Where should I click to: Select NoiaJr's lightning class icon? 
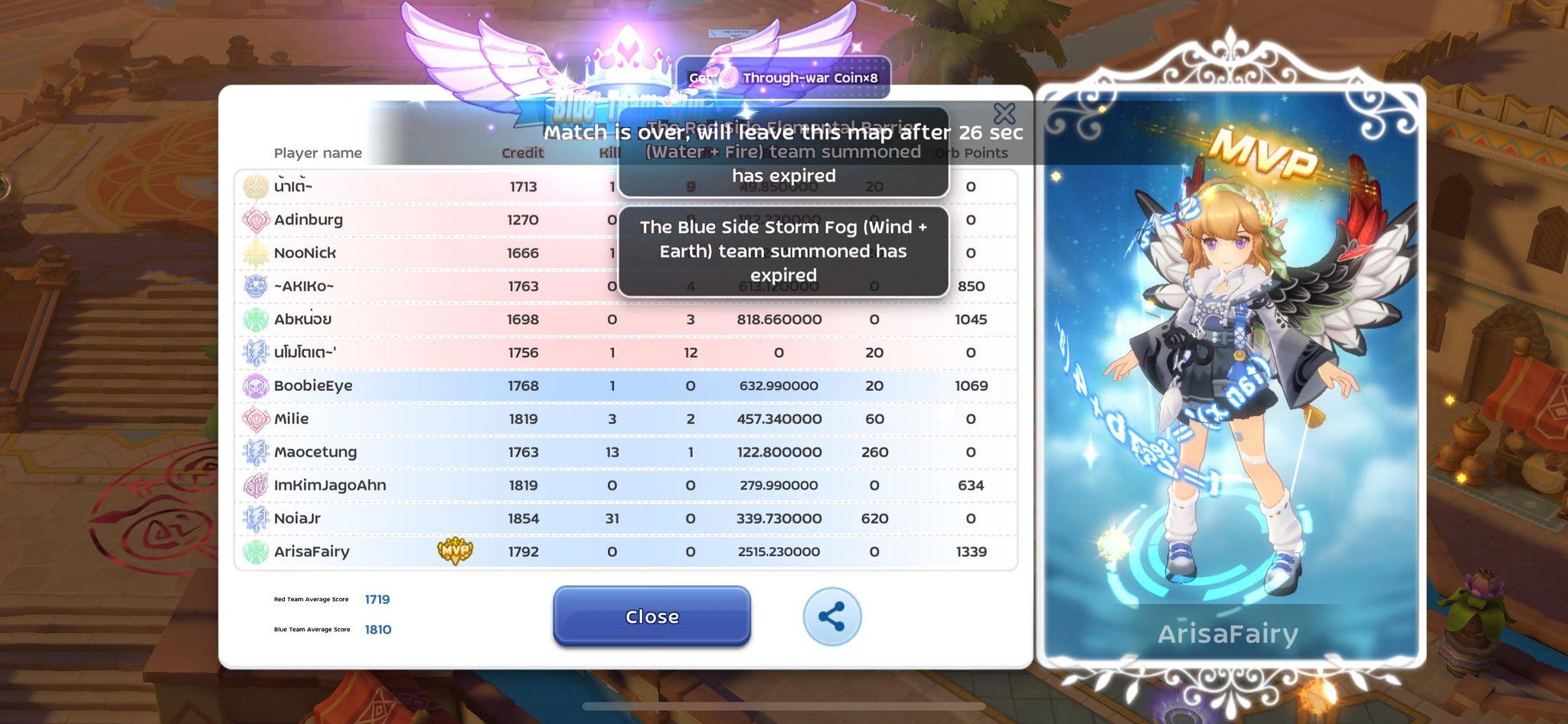pos(253,518)
